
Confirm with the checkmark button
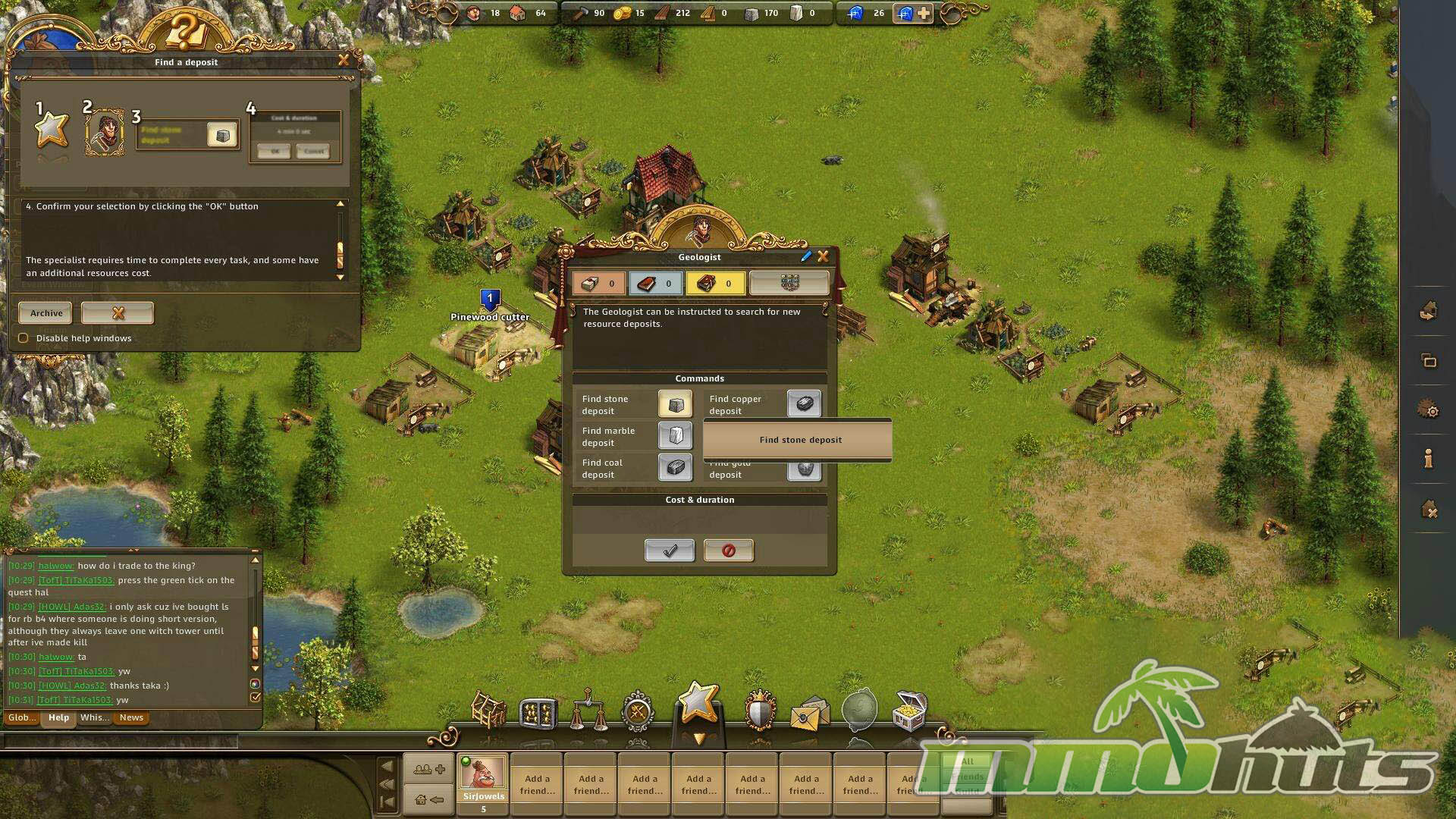click(x=669, y=551)
